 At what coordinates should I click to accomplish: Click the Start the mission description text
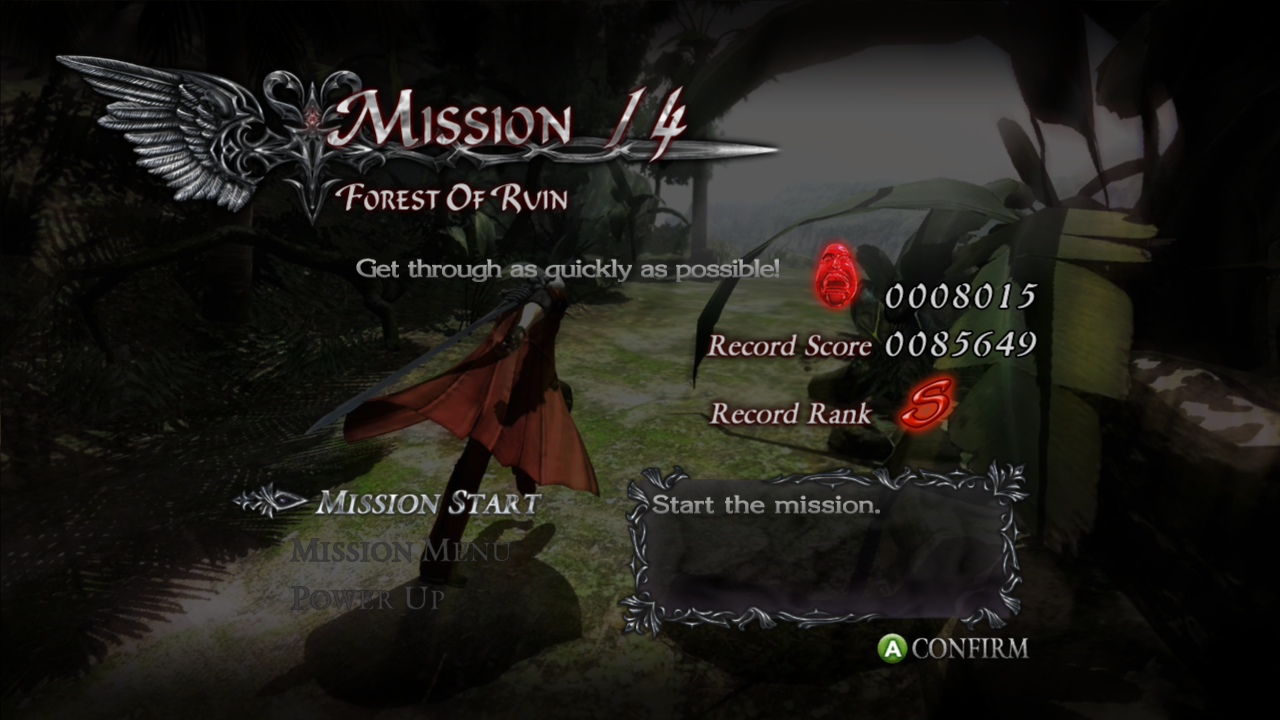pos(763,505)
